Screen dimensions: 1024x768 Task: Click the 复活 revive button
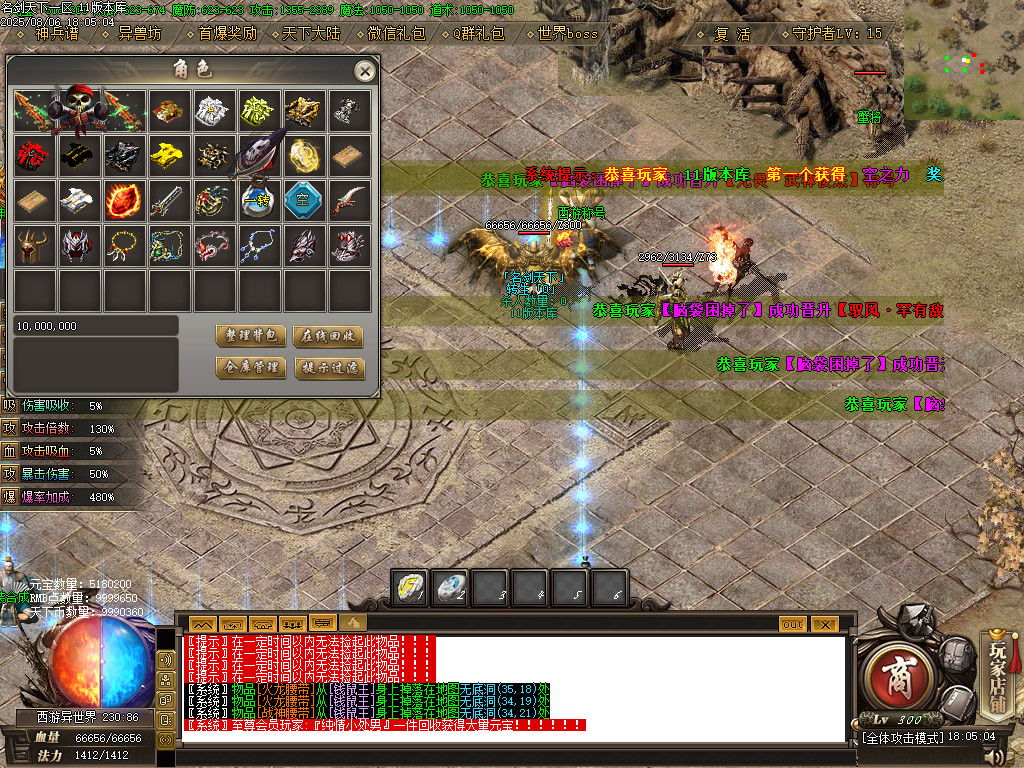tap(732, 33)
